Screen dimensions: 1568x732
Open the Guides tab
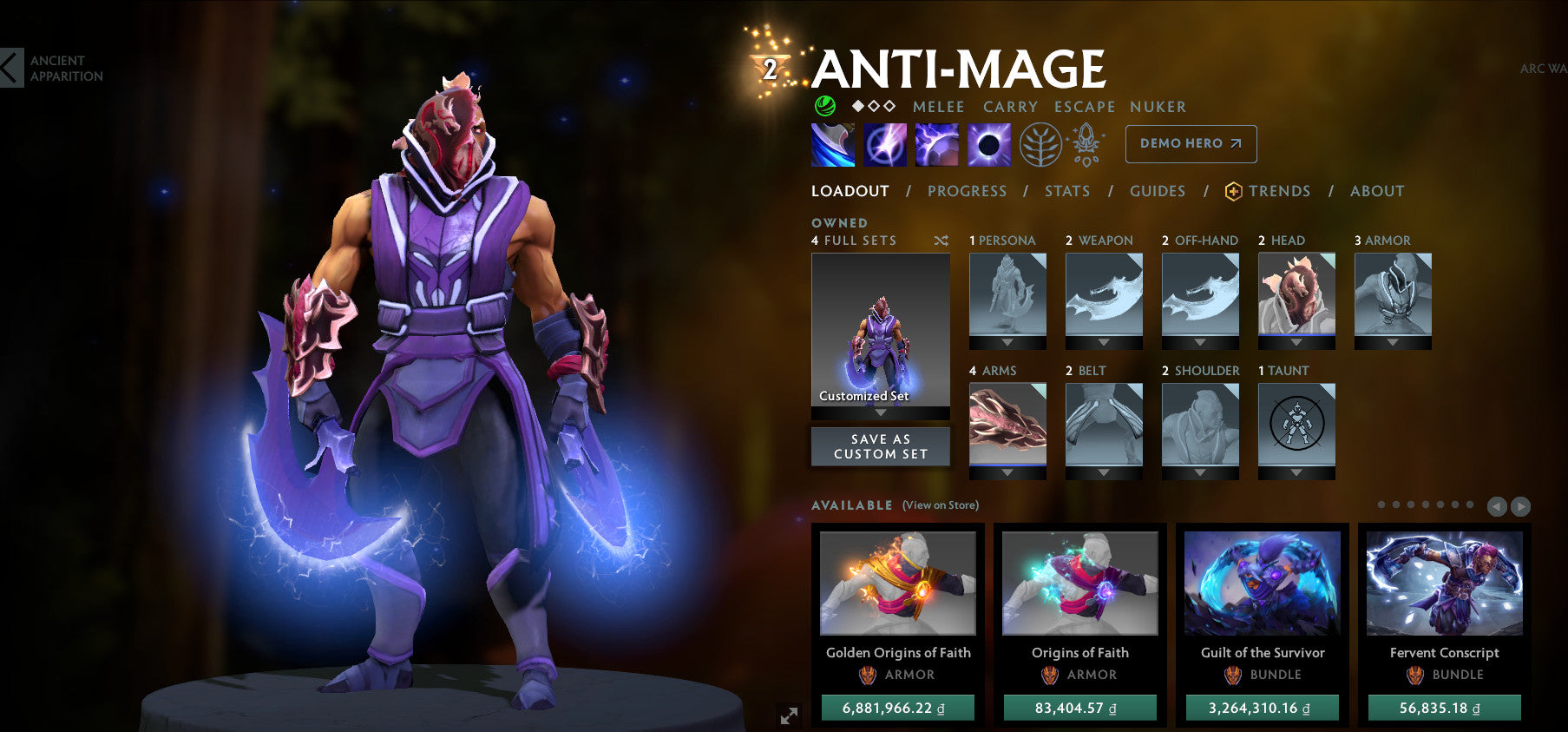pos(1158,191)
